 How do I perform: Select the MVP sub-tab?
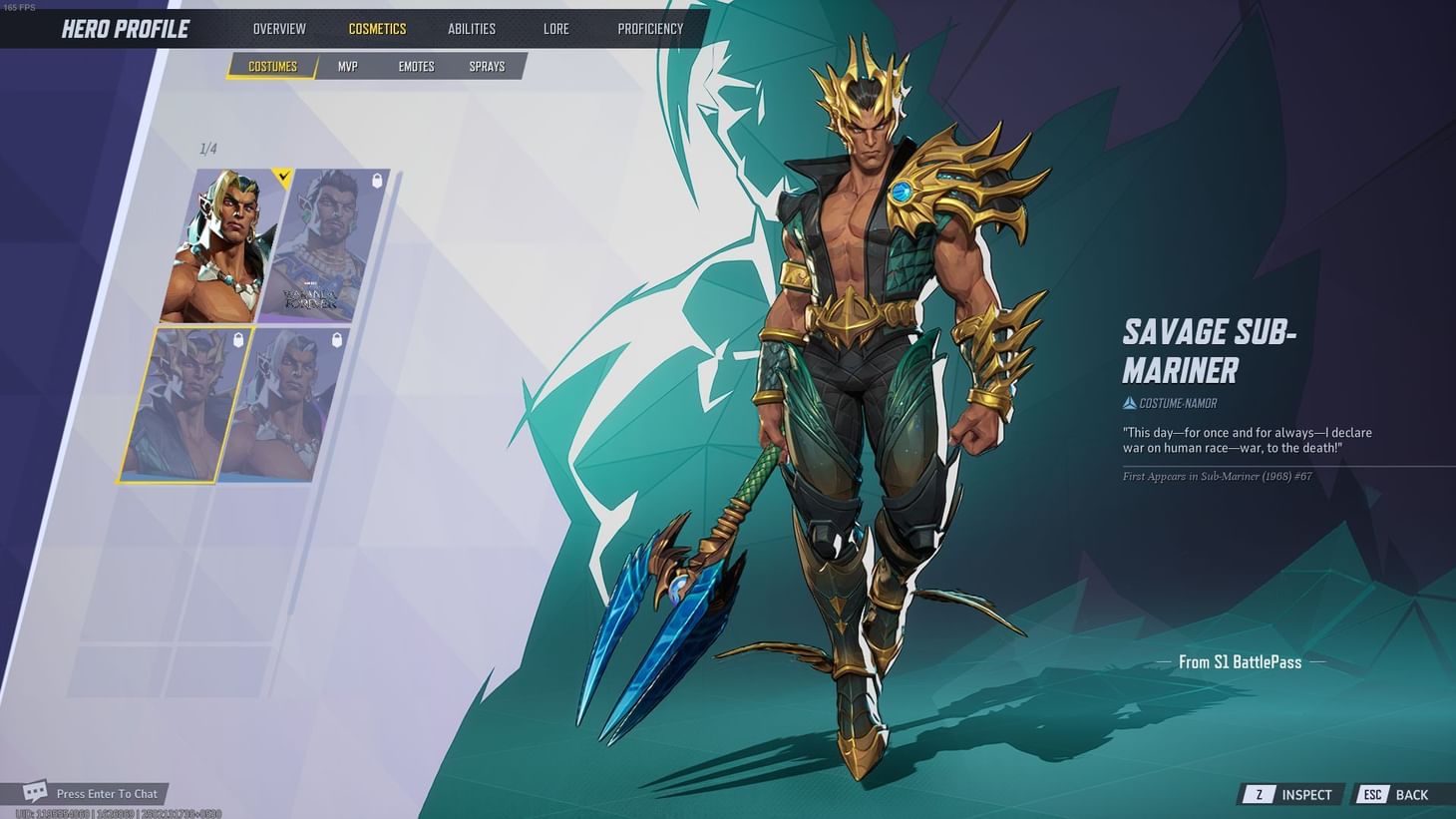coord(347,66)
